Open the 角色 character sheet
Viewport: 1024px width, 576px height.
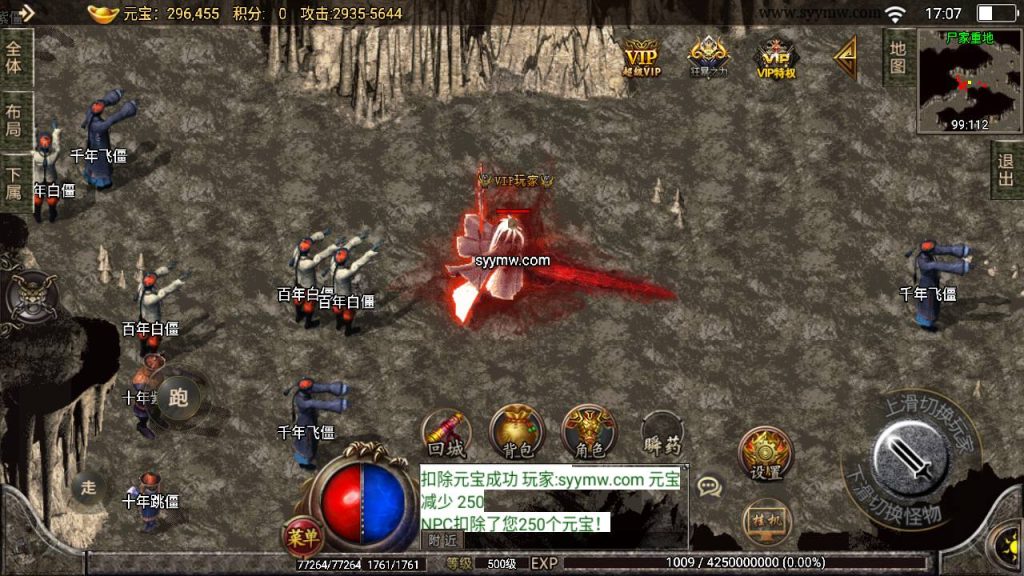589,434
